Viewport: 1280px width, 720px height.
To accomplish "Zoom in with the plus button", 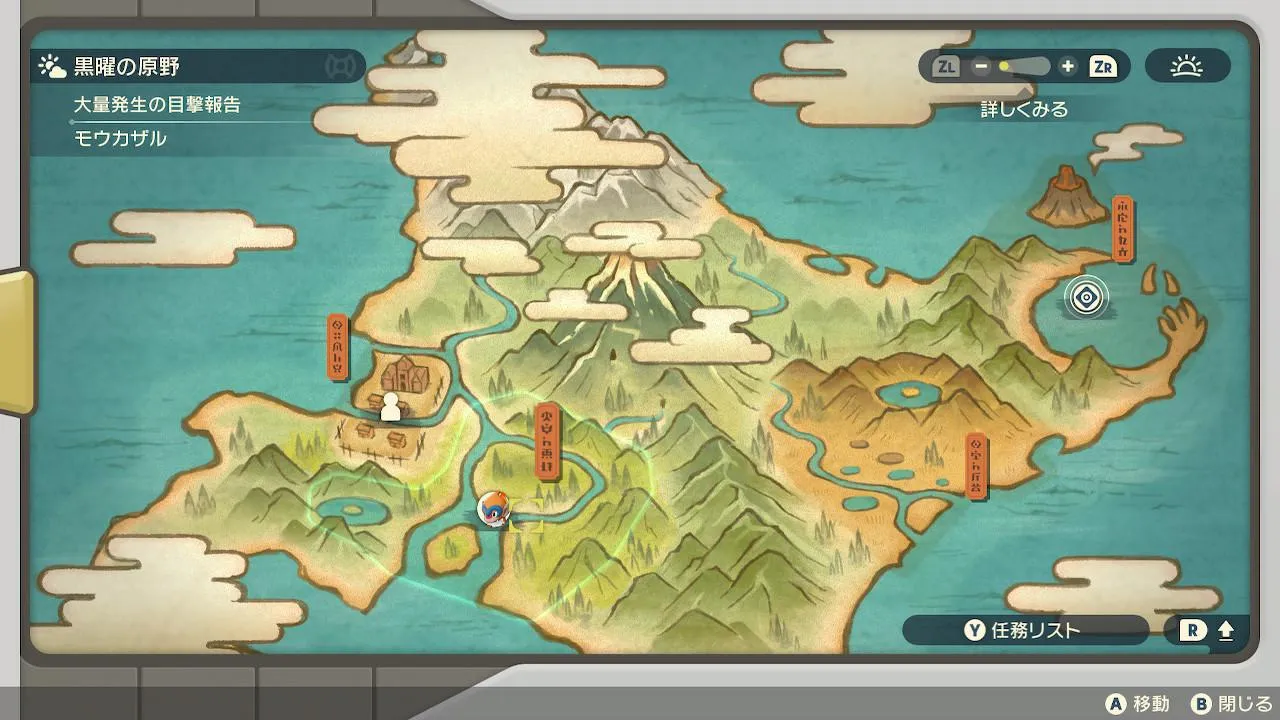I will pos(1068,67).
